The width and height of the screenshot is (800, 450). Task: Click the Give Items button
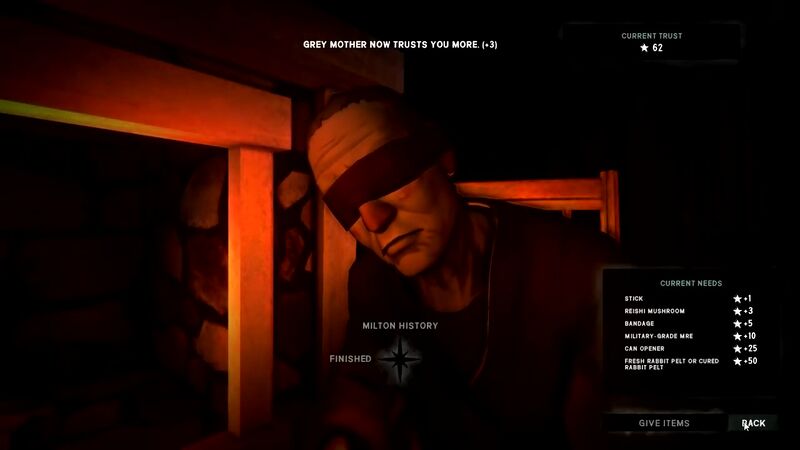click(664, 423)
